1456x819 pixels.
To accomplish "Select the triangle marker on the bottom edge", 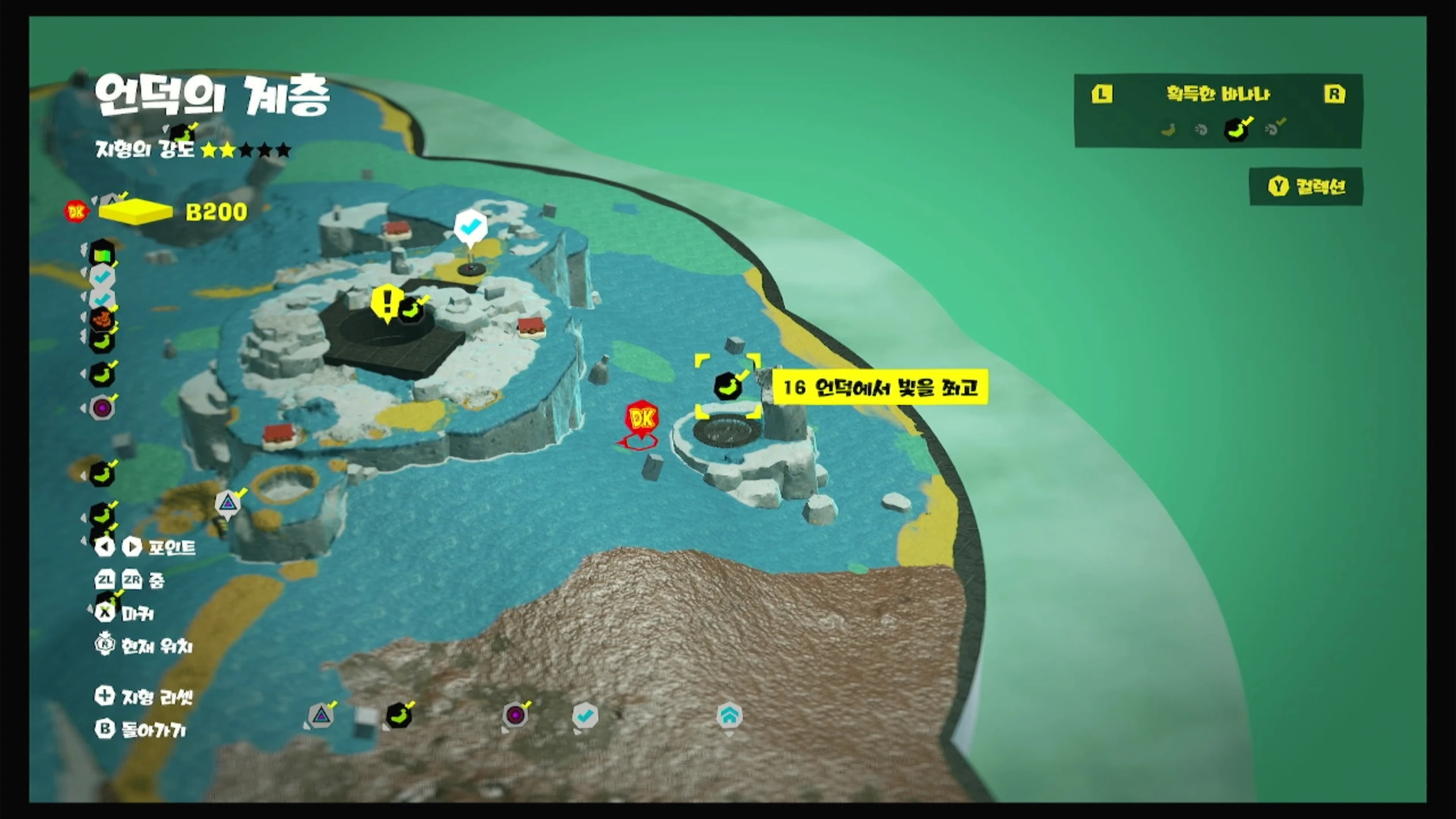I will click(321, 715).
